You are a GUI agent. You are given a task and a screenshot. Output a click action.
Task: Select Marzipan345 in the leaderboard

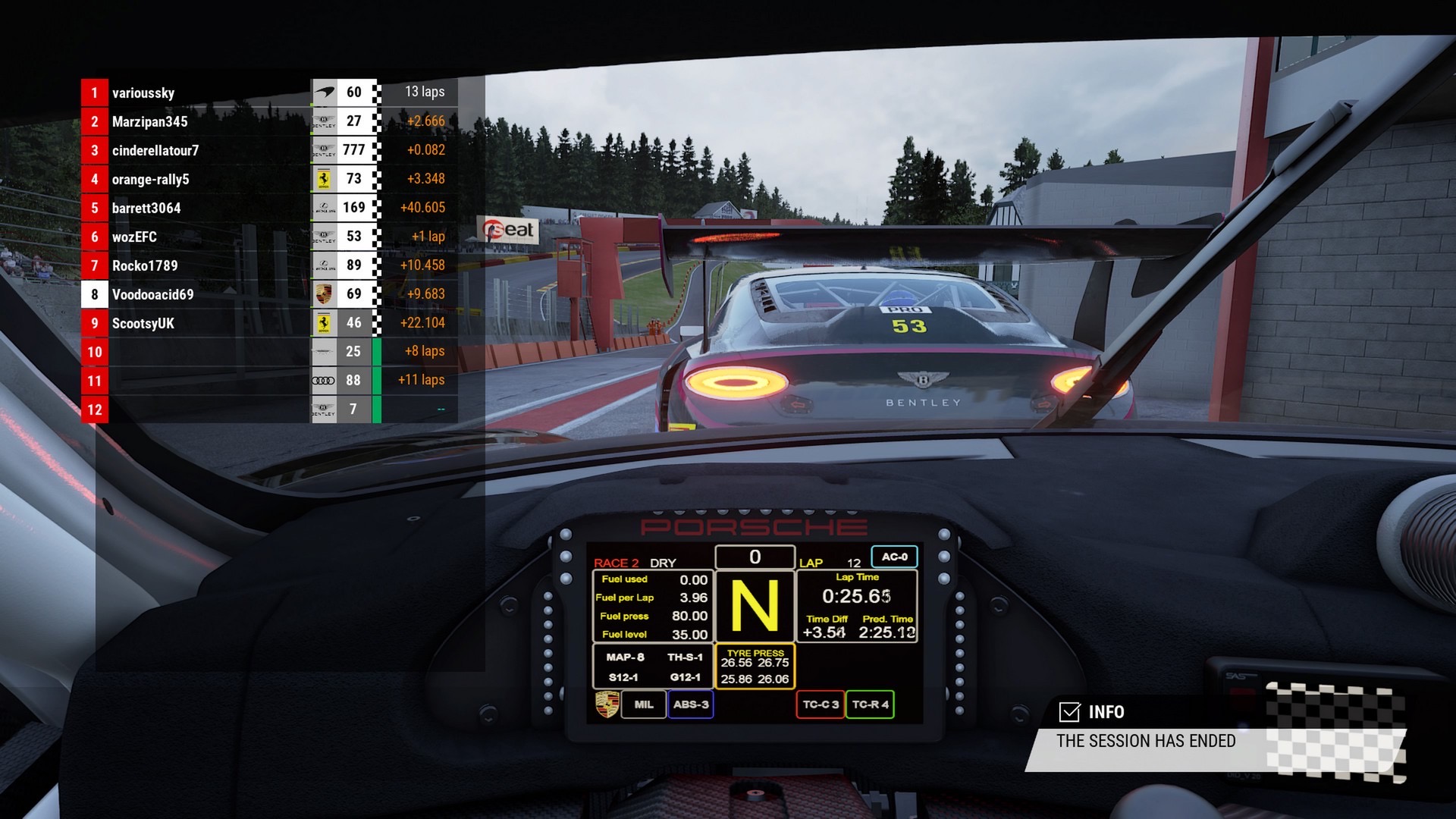tap(149, 121)
